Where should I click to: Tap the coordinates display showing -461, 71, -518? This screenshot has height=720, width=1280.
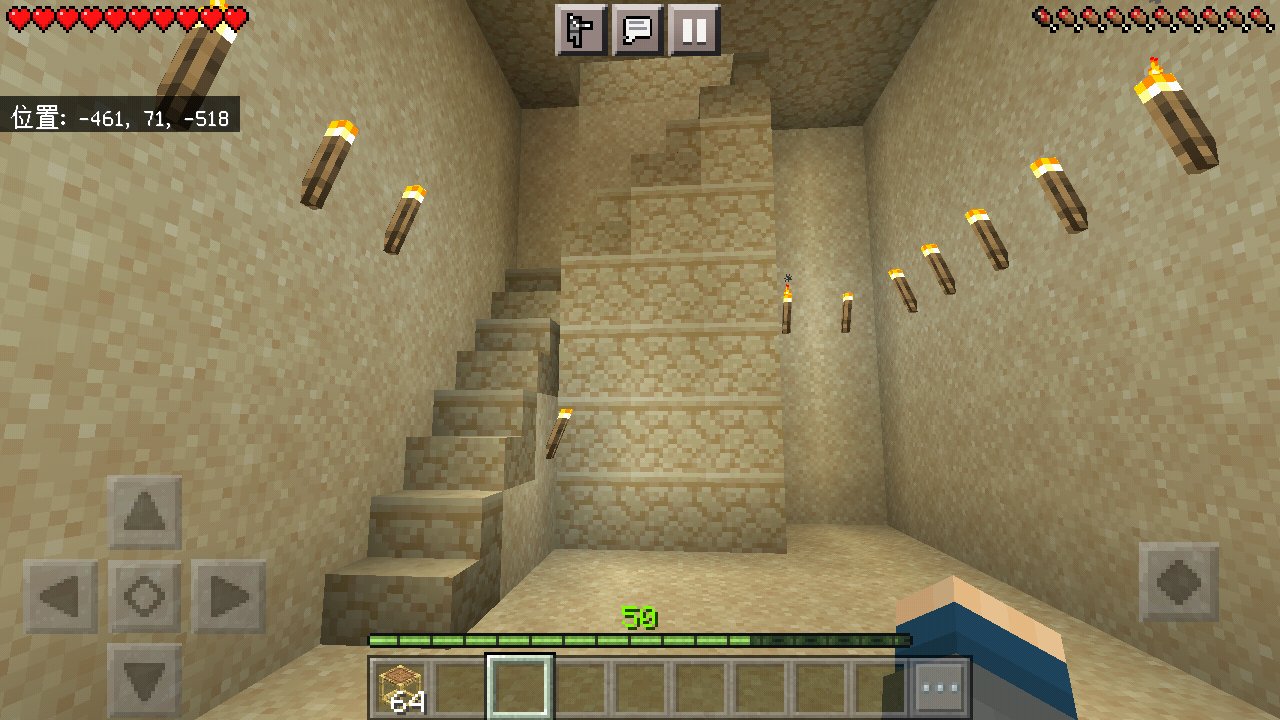coord(118,117)
